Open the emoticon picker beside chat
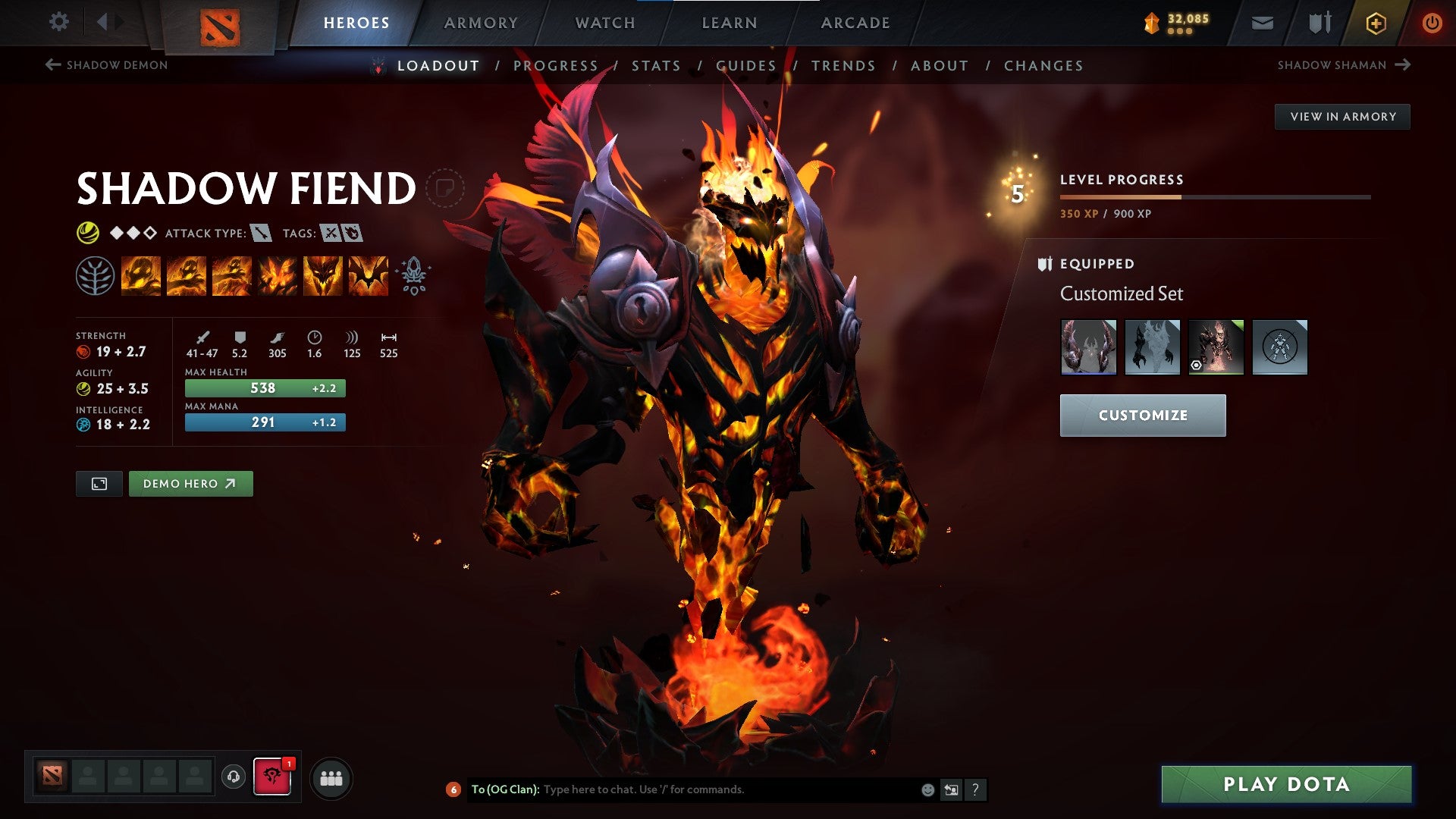Image resolution: width=1456 pixels, height=819 pixels. click(927, 789)
